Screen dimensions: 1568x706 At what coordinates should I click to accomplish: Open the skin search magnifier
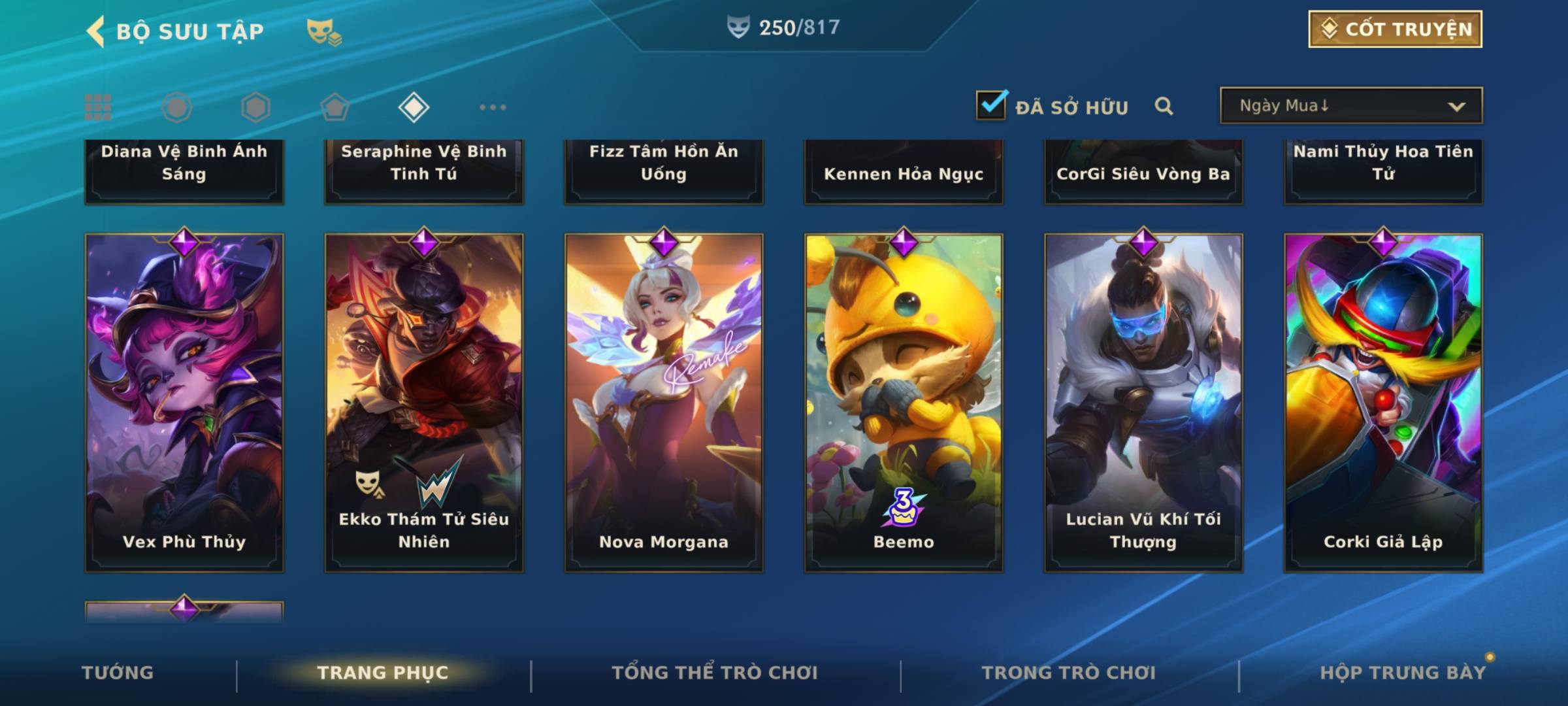tap(1164, 106)
